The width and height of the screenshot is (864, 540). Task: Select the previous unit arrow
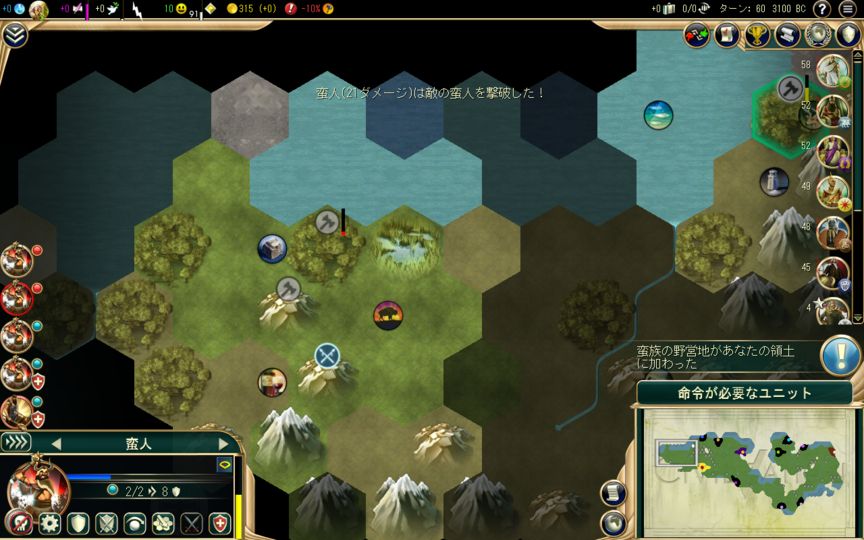[x=56, y=443]
